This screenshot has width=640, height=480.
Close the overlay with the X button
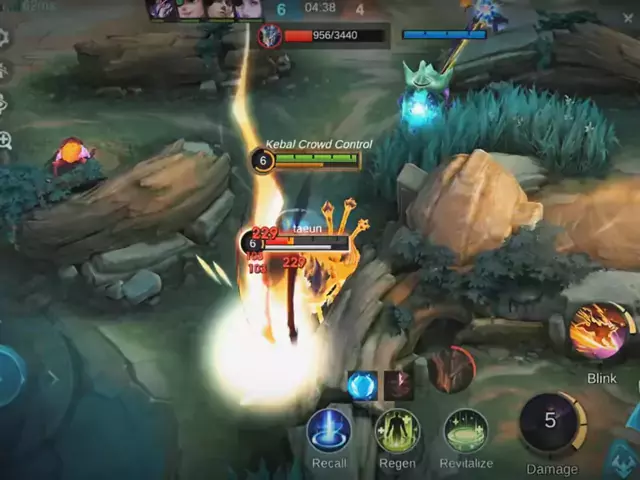[x=628, y=17]
